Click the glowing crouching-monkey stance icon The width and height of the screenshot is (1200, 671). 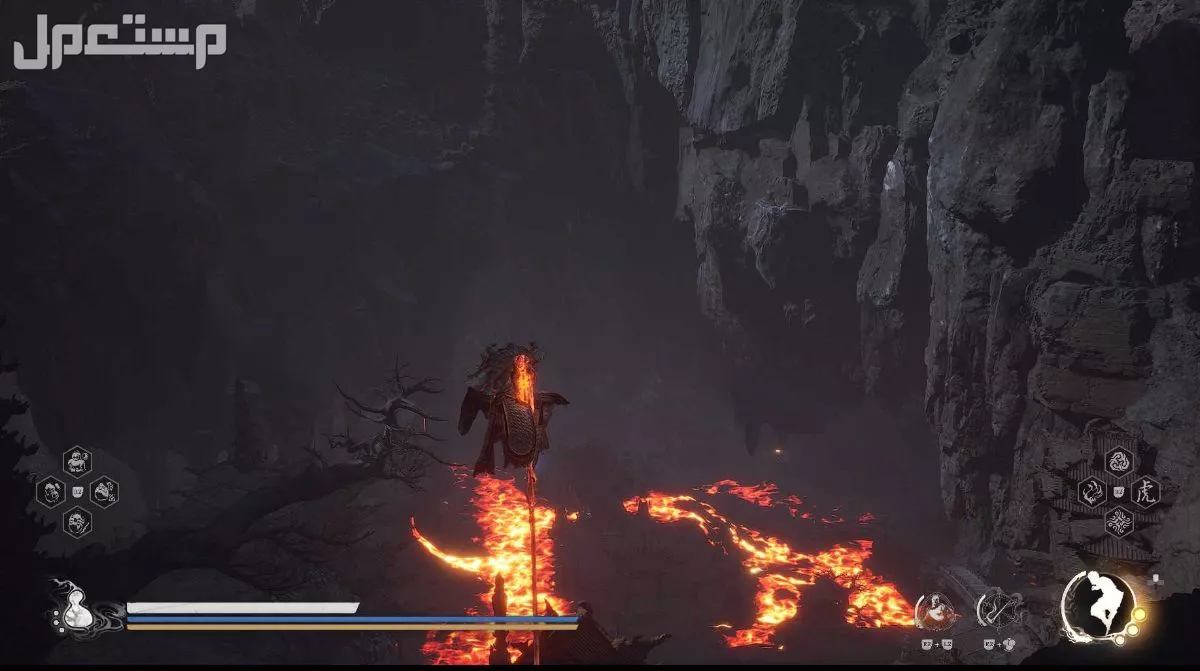tap(1098, 606)
